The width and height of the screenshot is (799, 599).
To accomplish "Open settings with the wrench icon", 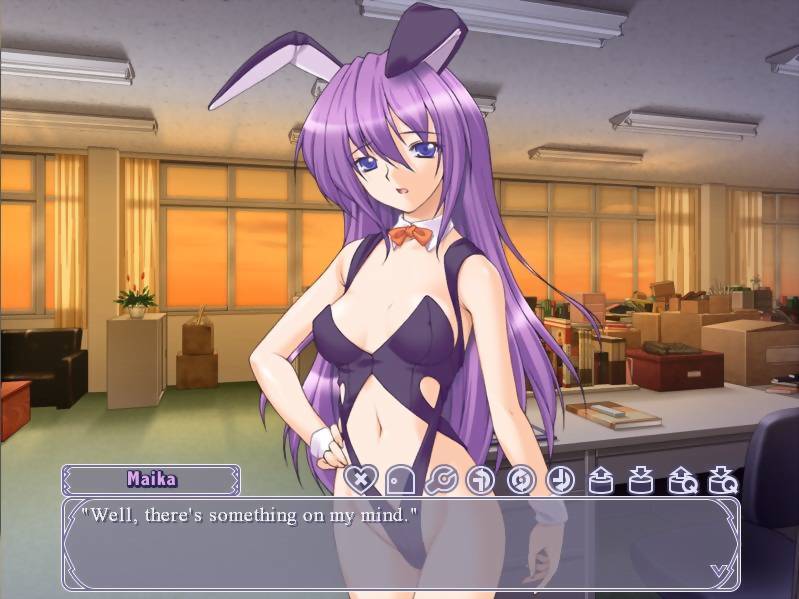I will (441, 480).
